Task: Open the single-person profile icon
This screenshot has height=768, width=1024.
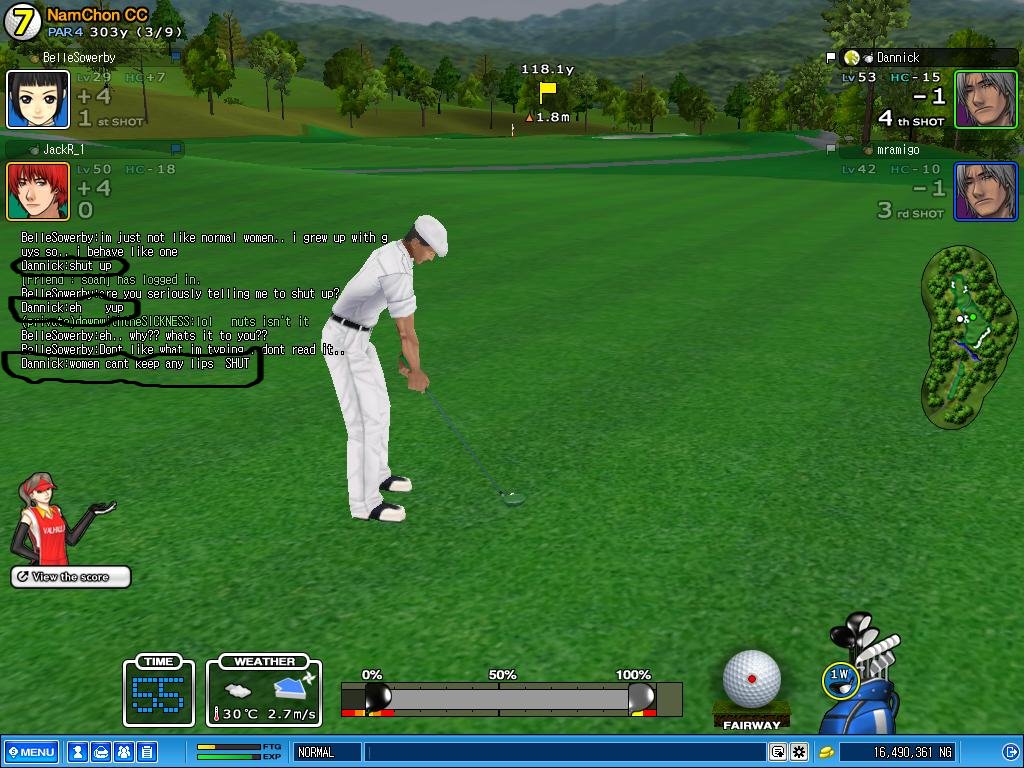Action: point(77,752)
